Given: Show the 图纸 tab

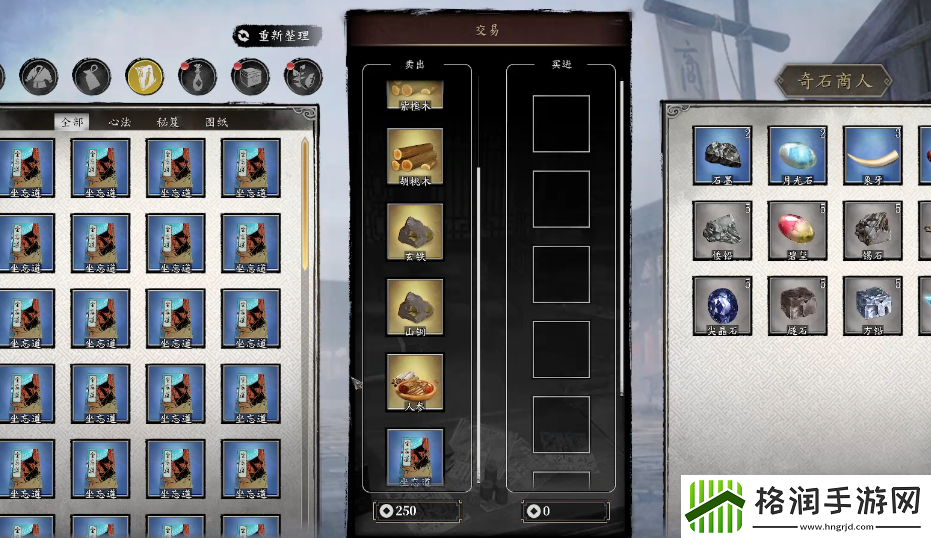Looking at the screenshot, I should tap(217, 122).
